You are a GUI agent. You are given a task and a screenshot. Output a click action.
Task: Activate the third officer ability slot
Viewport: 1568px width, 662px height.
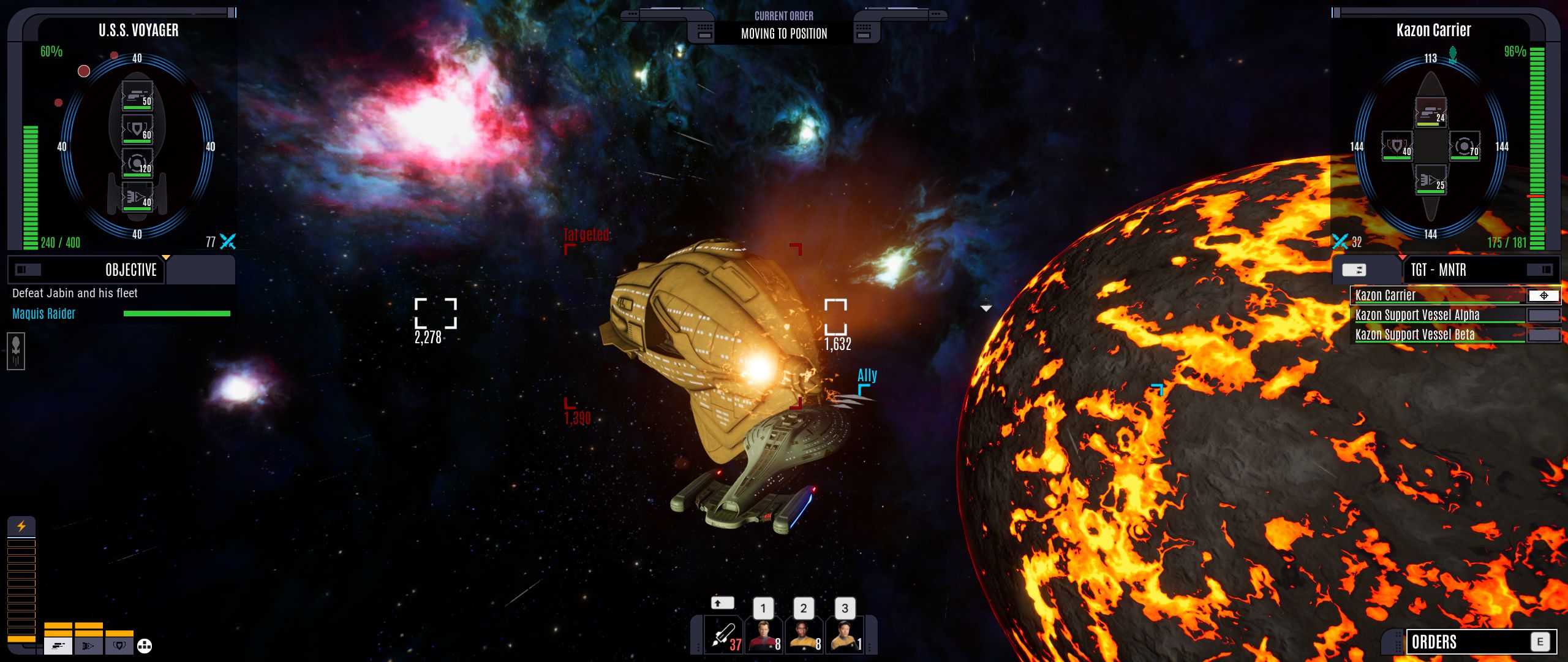pyautogui.click(x=845, y=636)
